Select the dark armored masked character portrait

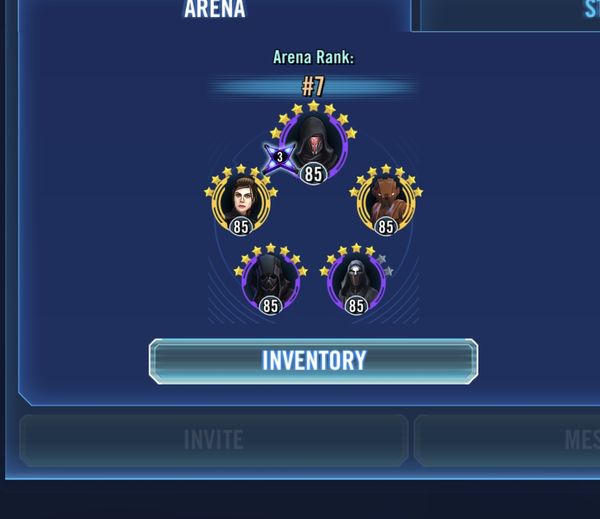(270, 279)
